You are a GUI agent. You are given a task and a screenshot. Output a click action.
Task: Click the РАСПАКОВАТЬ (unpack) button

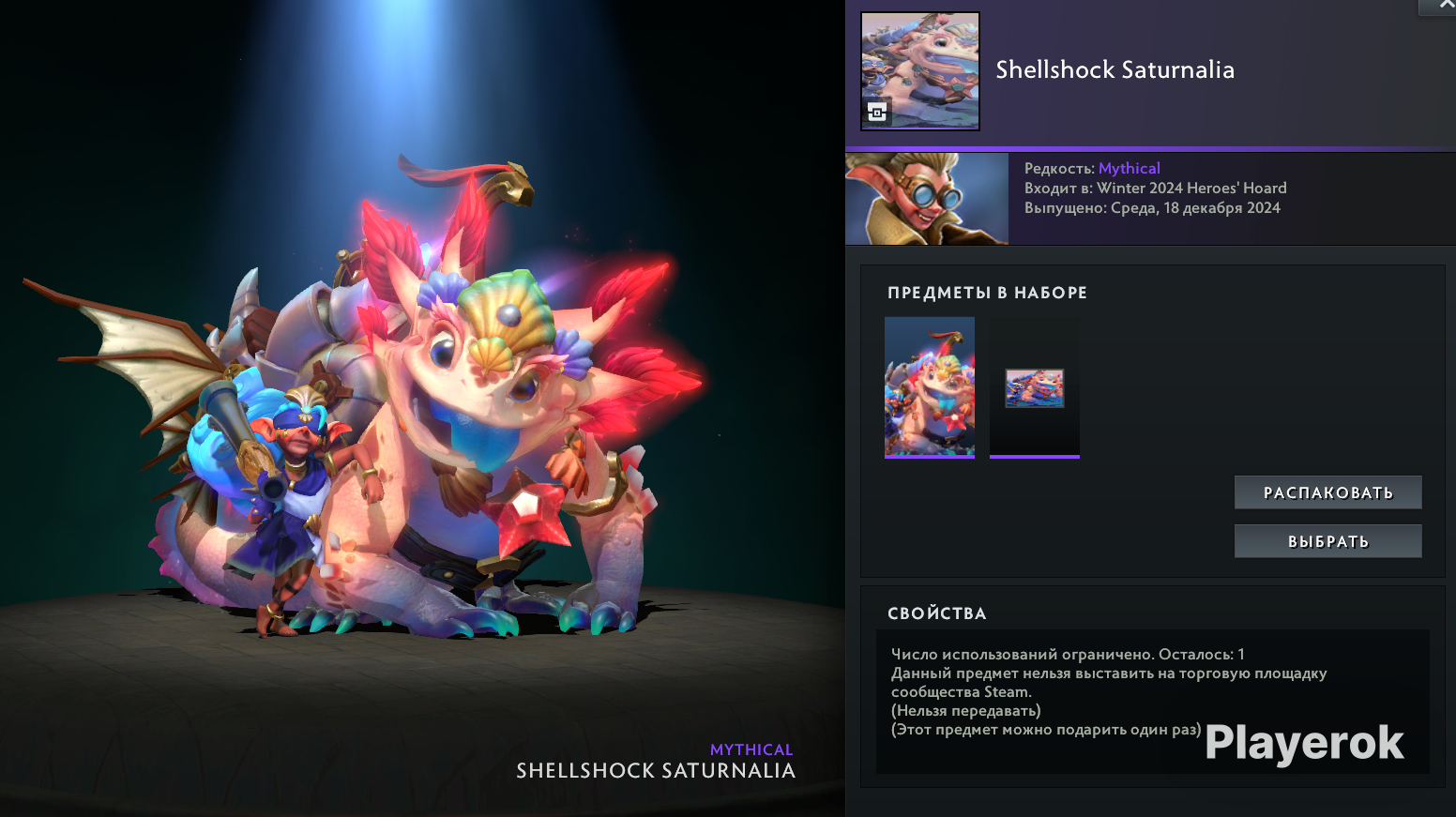point(1327,492)
